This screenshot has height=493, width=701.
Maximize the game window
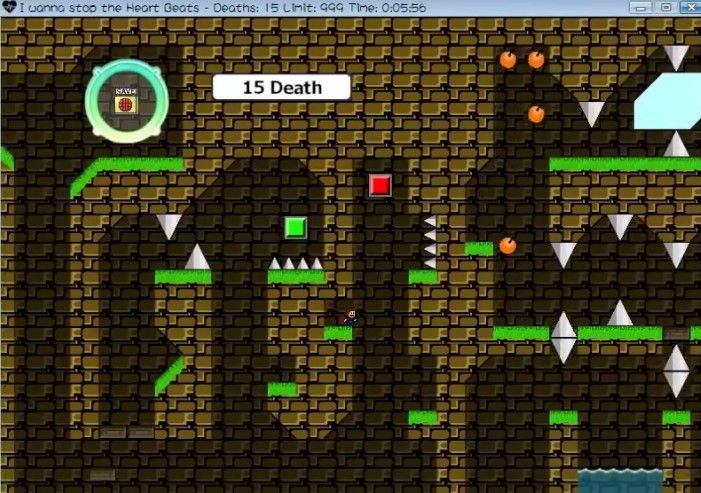[x=666, y=7]
